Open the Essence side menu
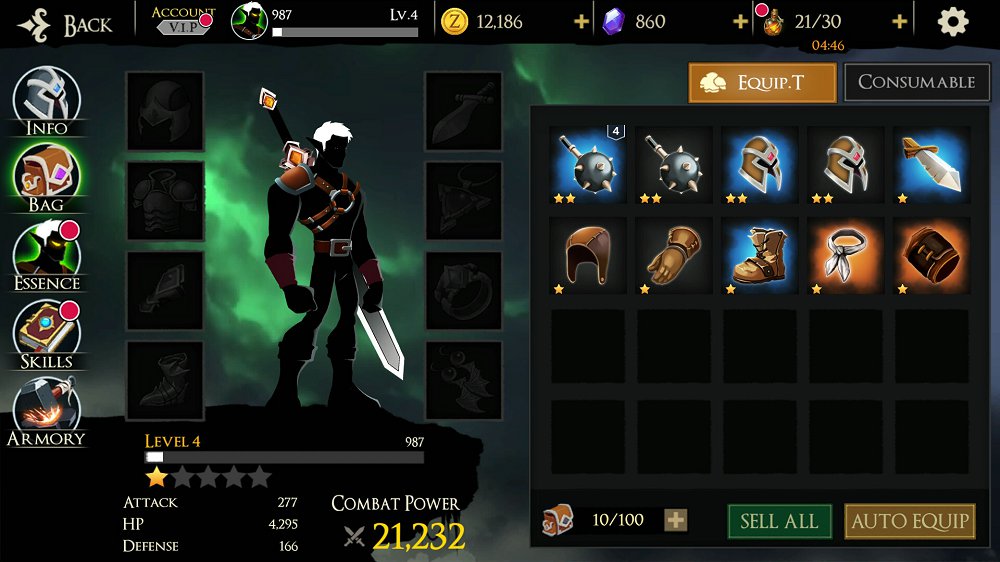This screenshot has width=1000, height=562. tap(47, 255)
